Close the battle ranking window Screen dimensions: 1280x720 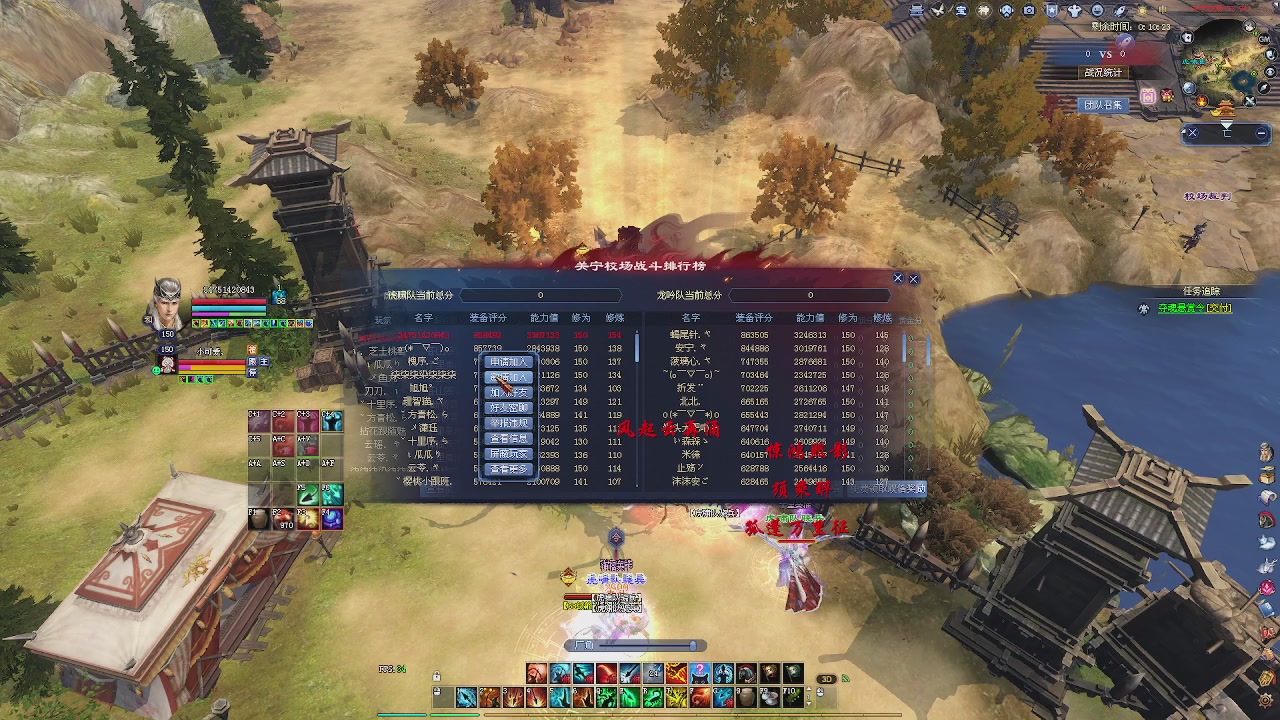pyautogui.click(x=913, y=279)
